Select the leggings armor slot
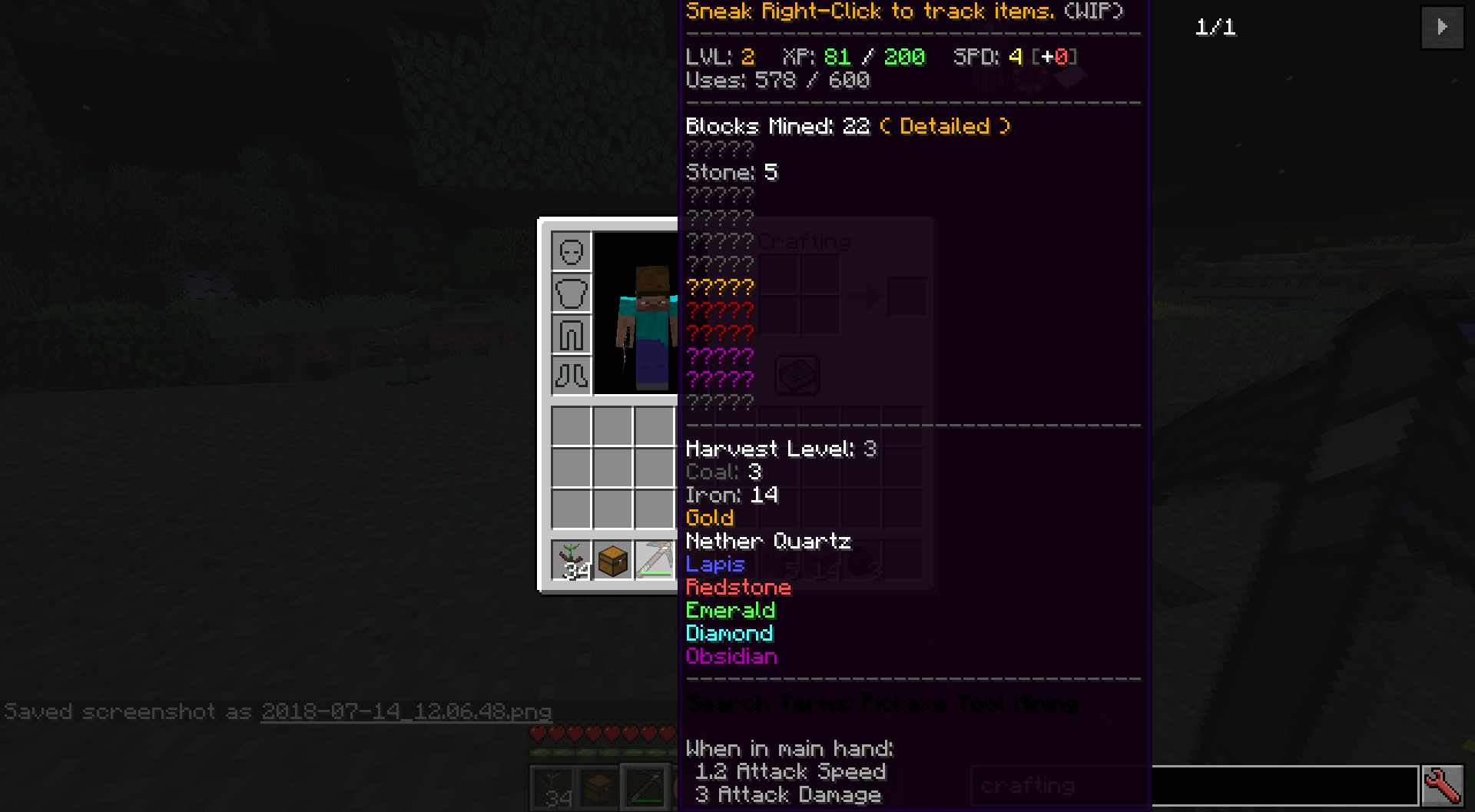The image size is (1475, 812). (x=571, y=334)
